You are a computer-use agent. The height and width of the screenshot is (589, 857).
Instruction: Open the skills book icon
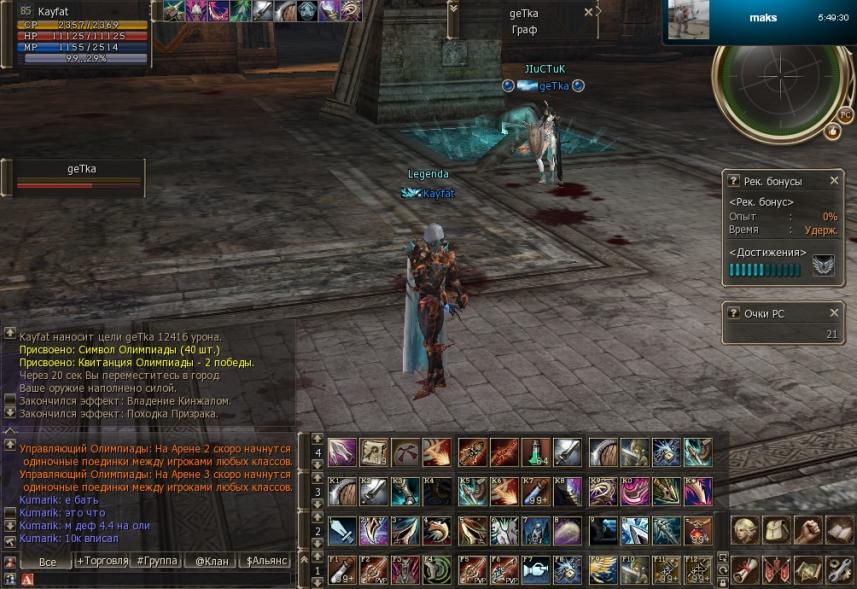(838, 530)
